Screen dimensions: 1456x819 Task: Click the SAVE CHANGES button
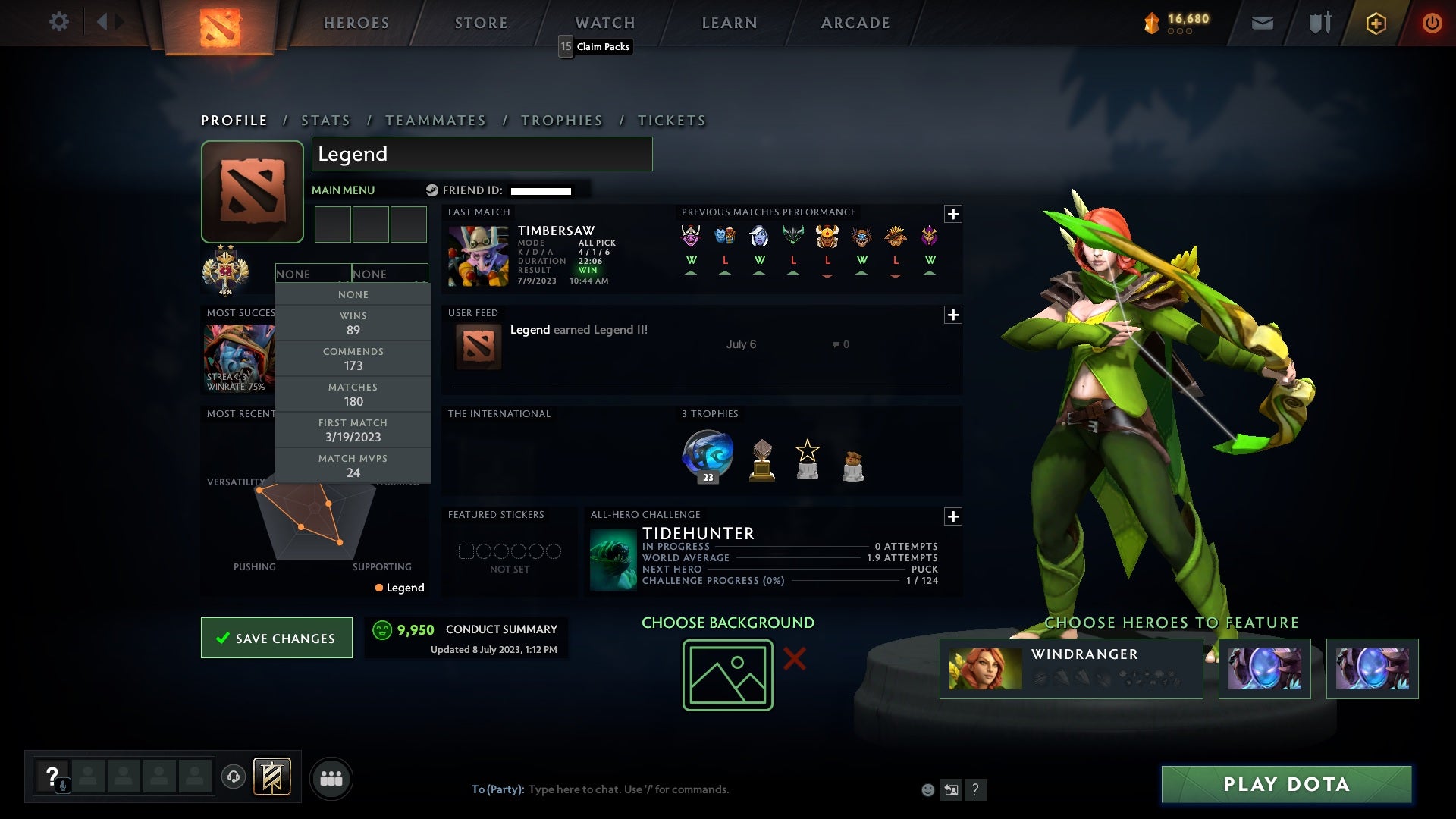[x=276, y=638]
